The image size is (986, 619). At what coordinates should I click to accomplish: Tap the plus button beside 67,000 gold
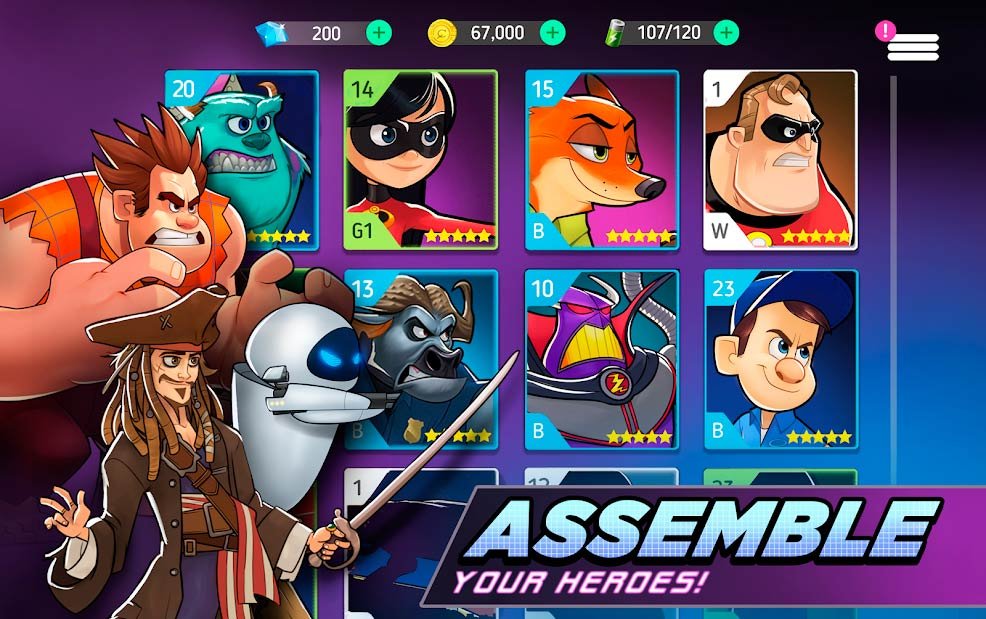coord(552,33)
